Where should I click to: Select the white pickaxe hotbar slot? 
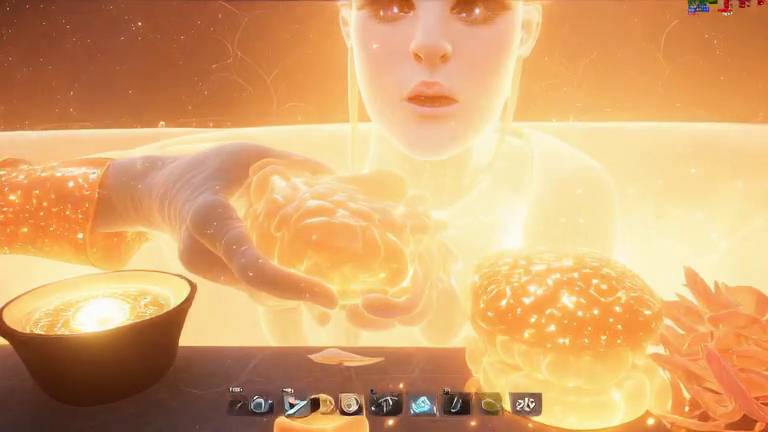386,404
